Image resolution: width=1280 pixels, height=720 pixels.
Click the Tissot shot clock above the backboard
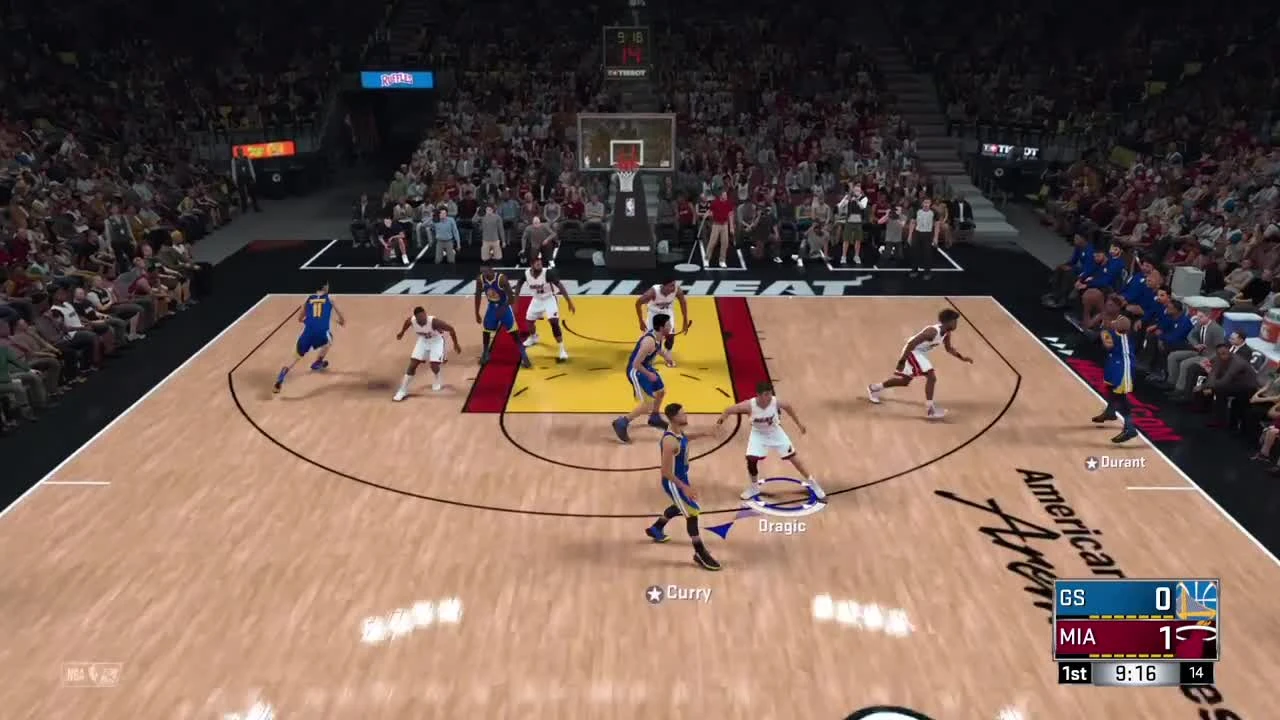coord(627,45)
